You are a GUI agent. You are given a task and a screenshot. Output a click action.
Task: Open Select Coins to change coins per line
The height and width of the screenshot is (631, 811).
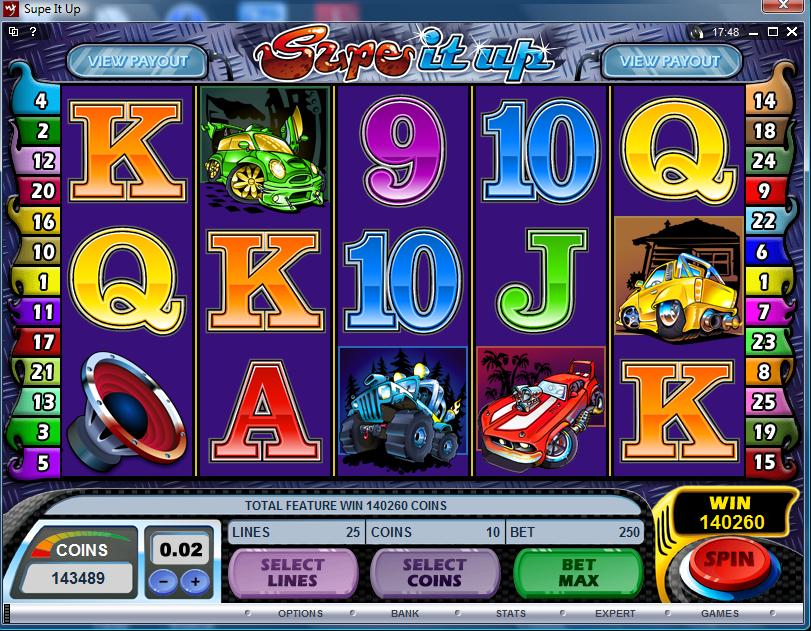[435, 573]
